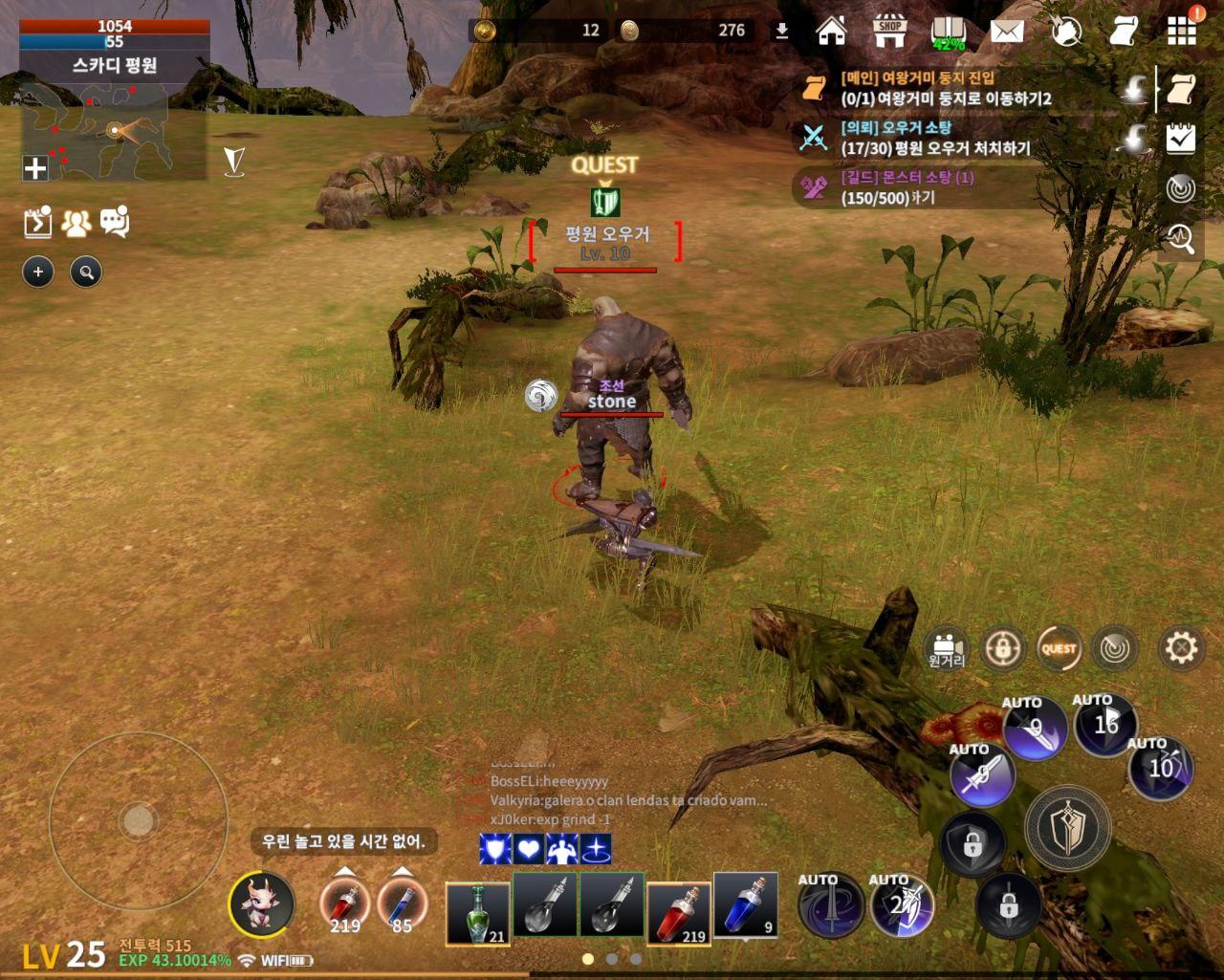Toggle the target lock crosshair button
The image size is (1224, 980).
(x=1001, y=647)
